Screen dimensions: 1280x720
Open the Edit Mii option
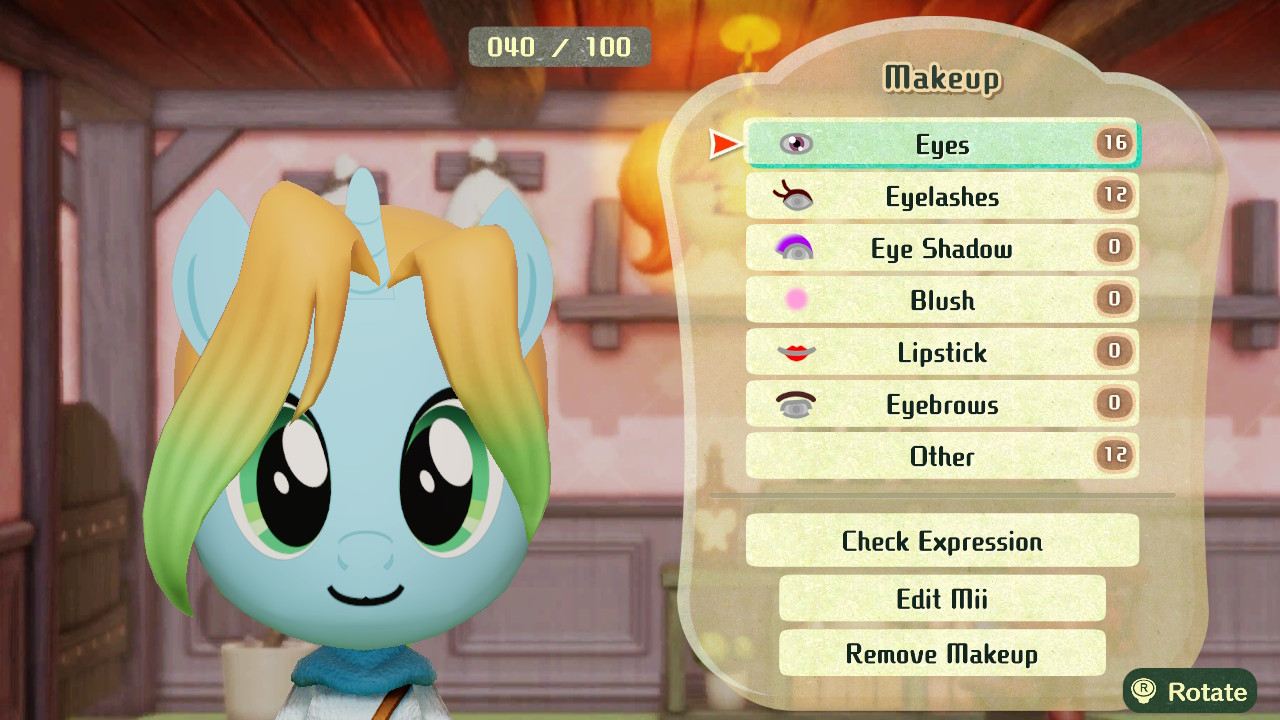pyautogui.click(x=942, y=598)
